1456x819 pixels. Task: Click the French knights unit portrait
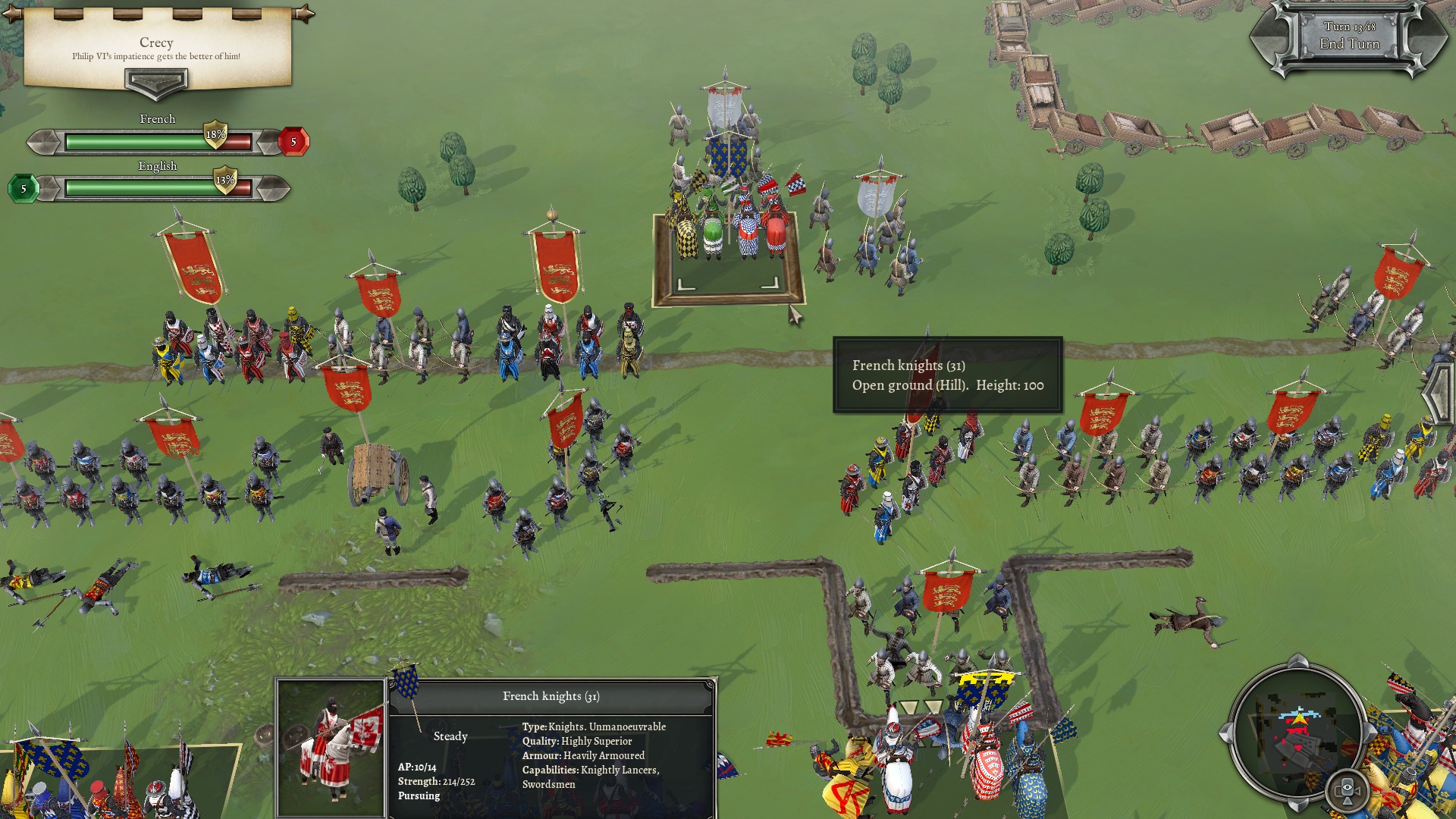[331, 747]
